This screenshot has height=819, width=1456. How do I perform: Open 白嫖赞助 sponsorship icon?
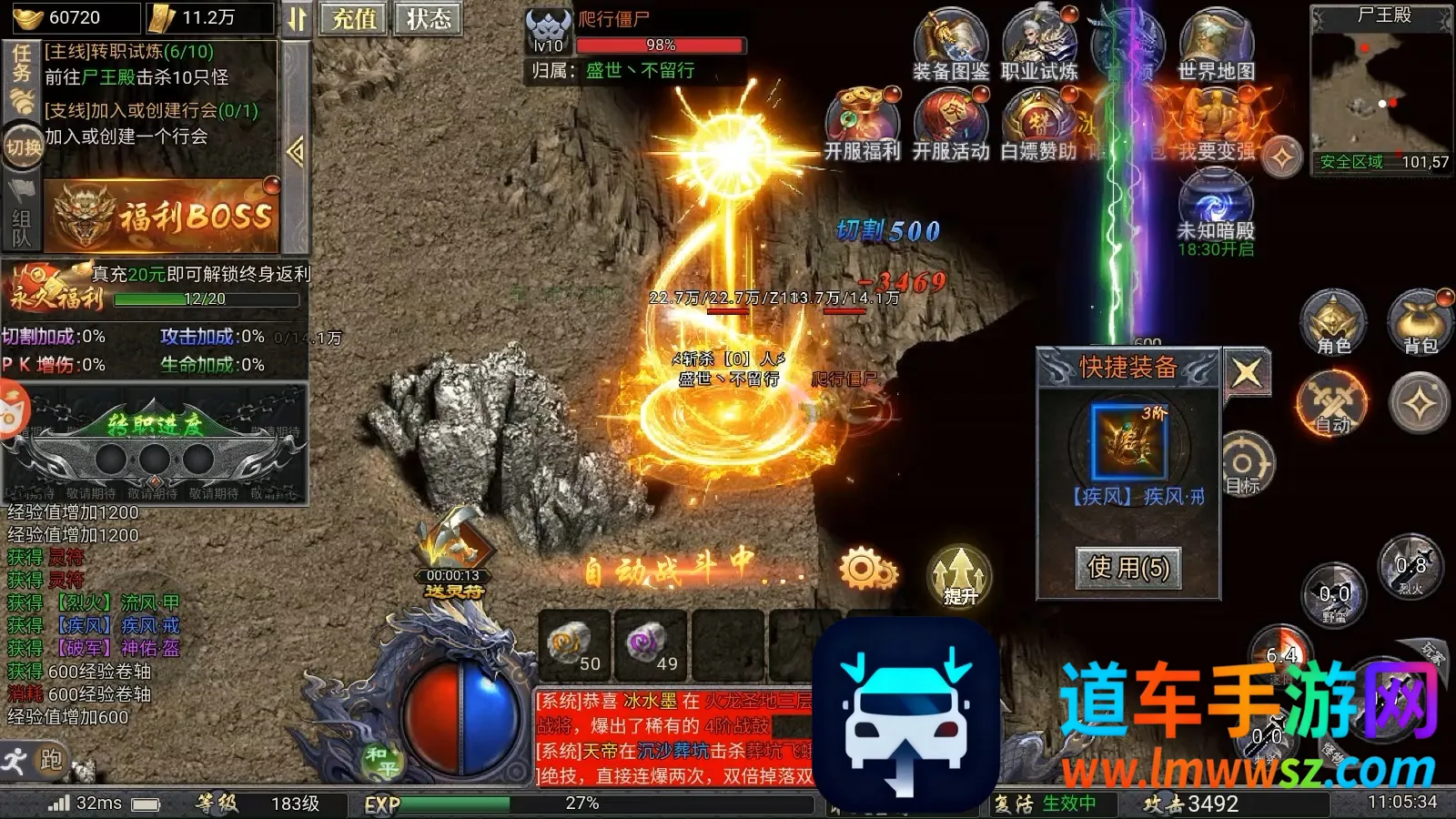[1039, 126]
